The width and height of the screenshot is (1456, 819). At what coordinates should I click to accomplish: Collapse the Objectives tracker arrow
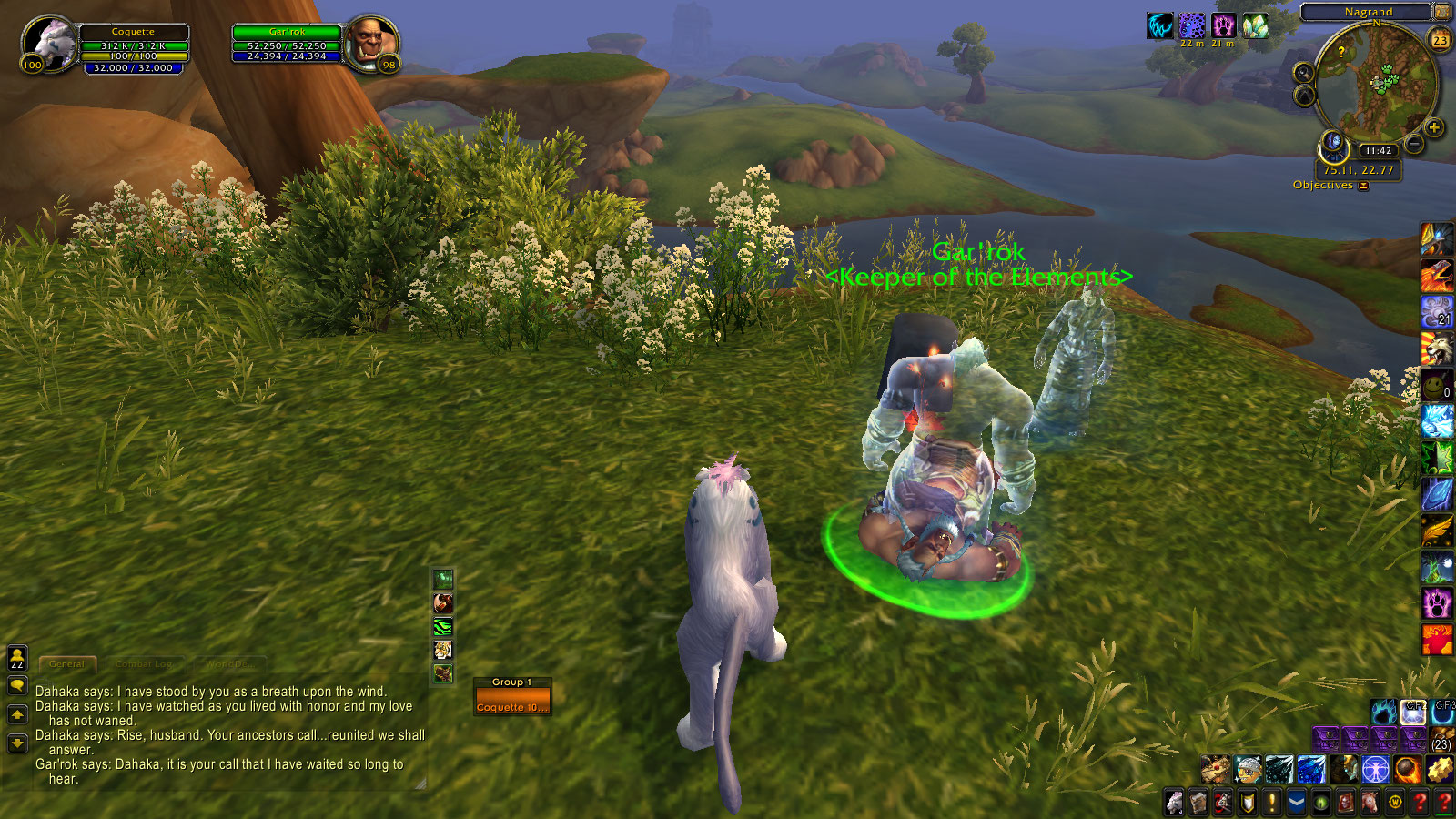pos(1363,186)
